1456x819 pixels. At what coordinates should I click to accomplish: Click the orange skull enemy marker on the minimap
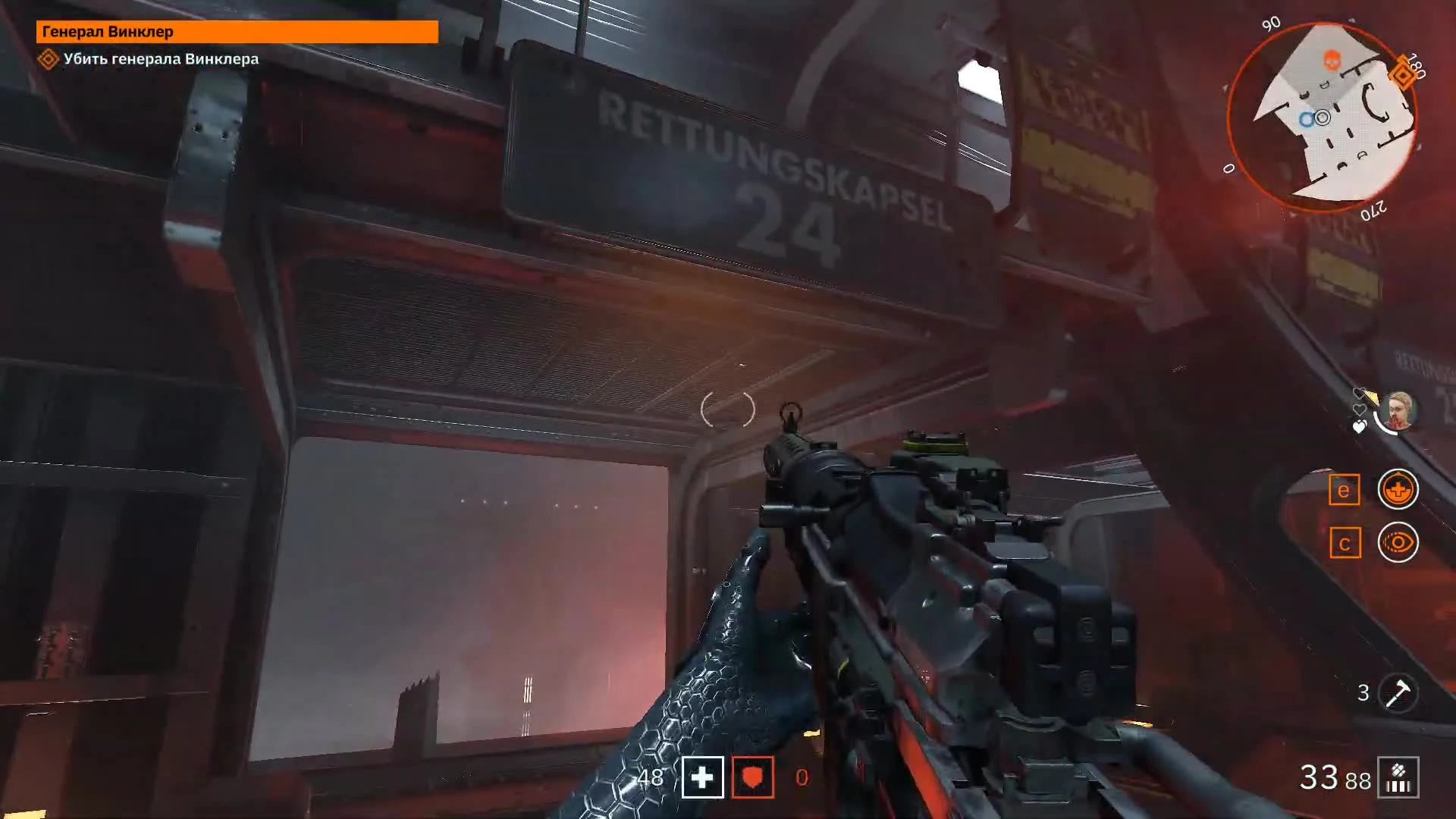(x=1332, y=60)
